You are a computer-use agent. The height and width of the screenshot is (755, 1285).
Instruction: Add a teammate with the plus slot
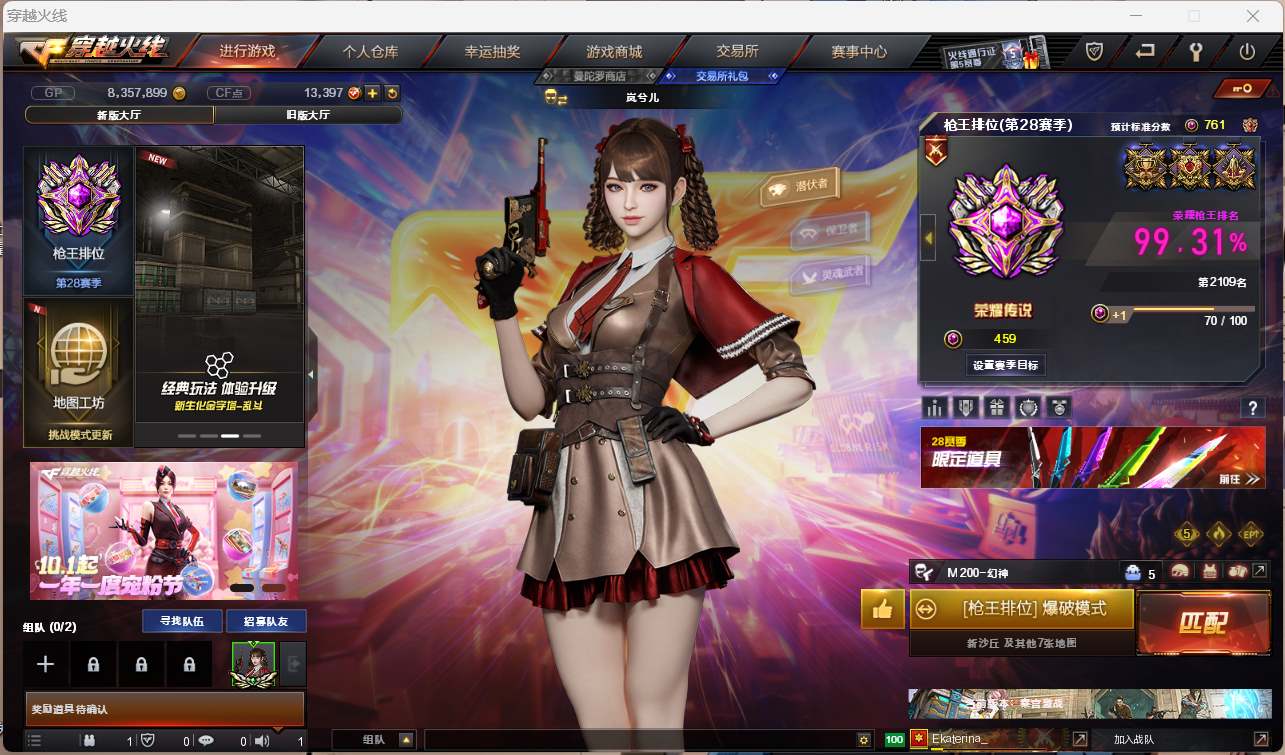click(x=45, y=664)
